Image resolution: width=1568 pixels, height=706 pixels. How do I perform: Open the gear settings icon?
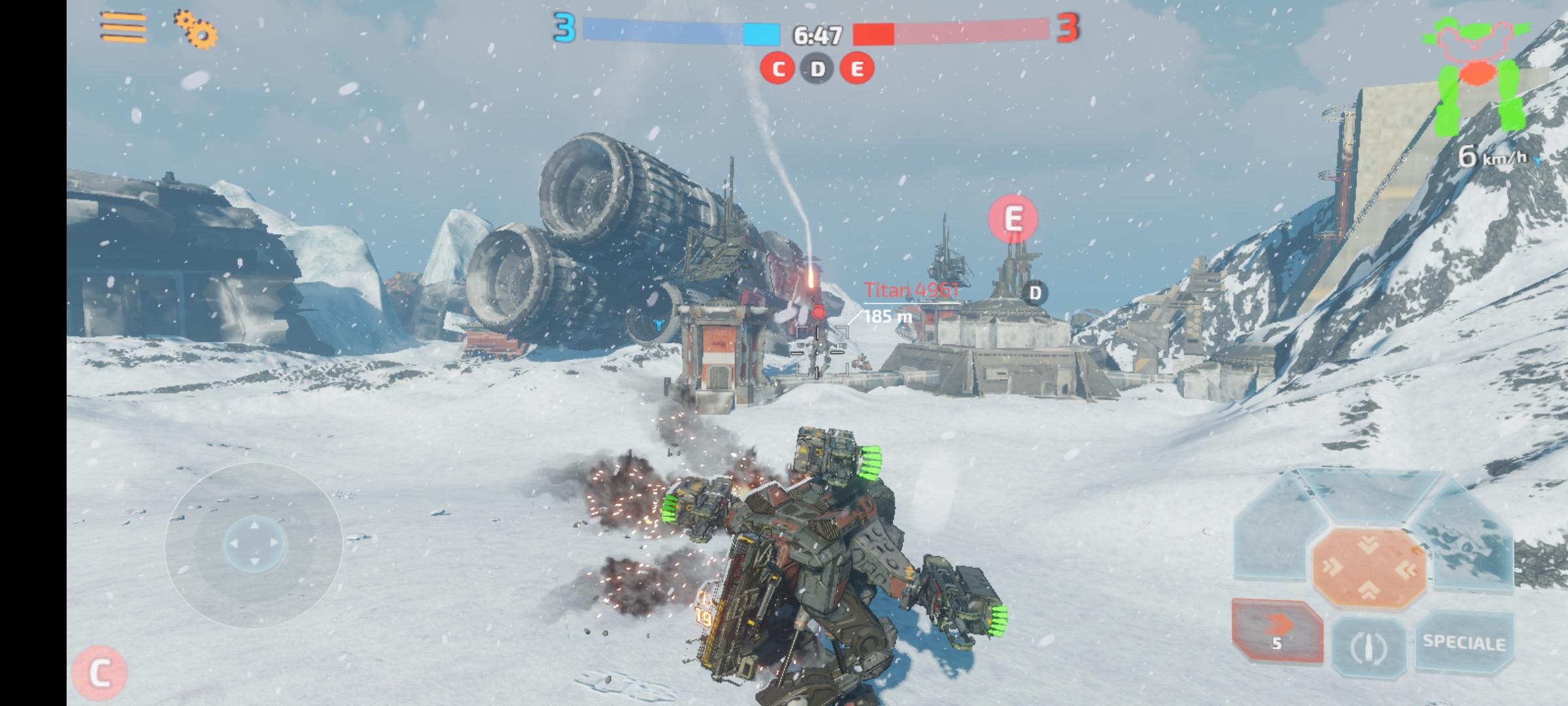click(195, 31)
